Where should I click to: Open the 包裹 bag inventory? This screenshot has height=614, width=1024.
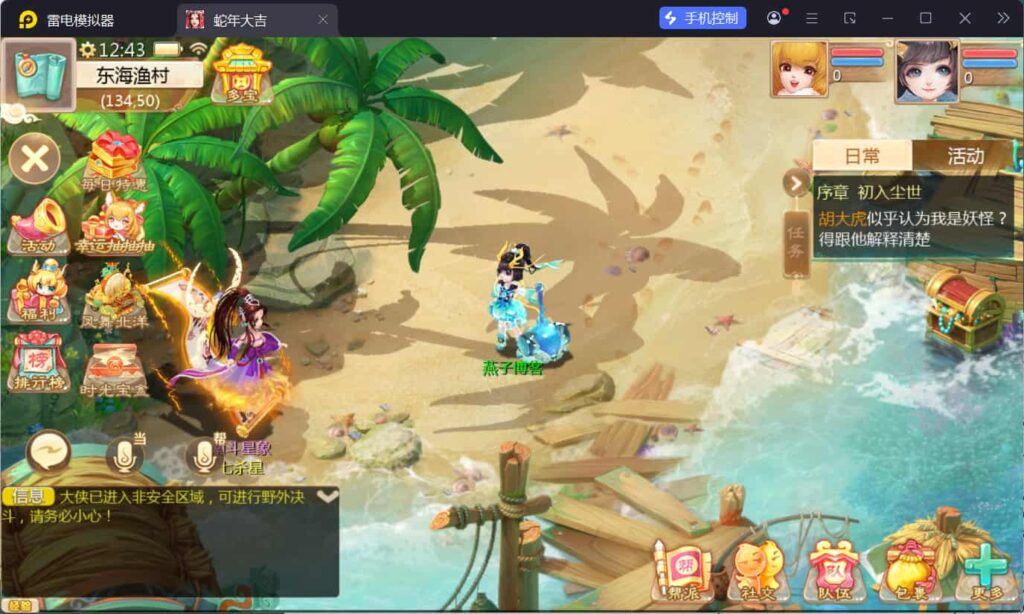coord(908,570)
